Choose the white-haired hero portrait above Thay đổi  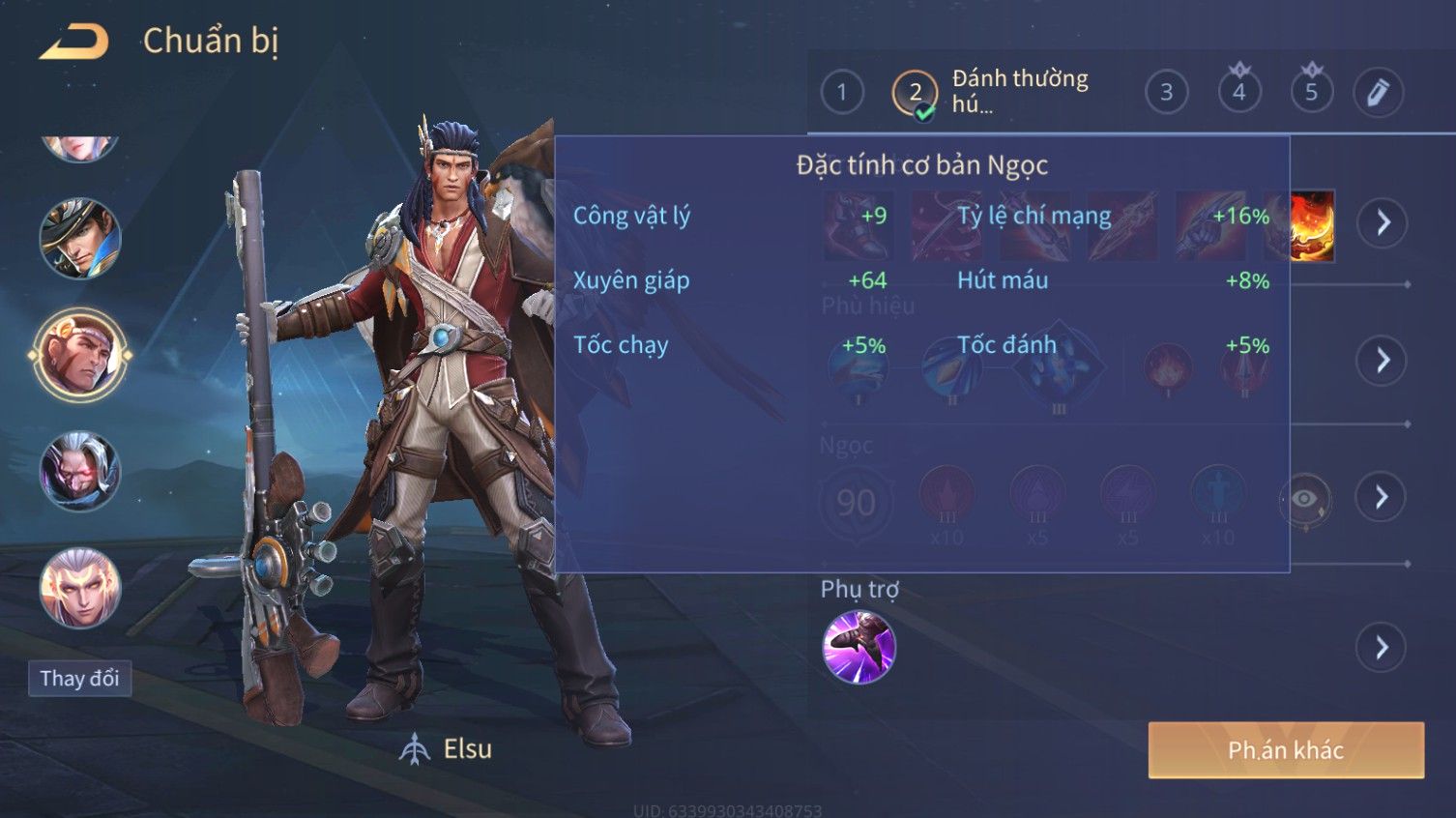[x=79, y=588]
